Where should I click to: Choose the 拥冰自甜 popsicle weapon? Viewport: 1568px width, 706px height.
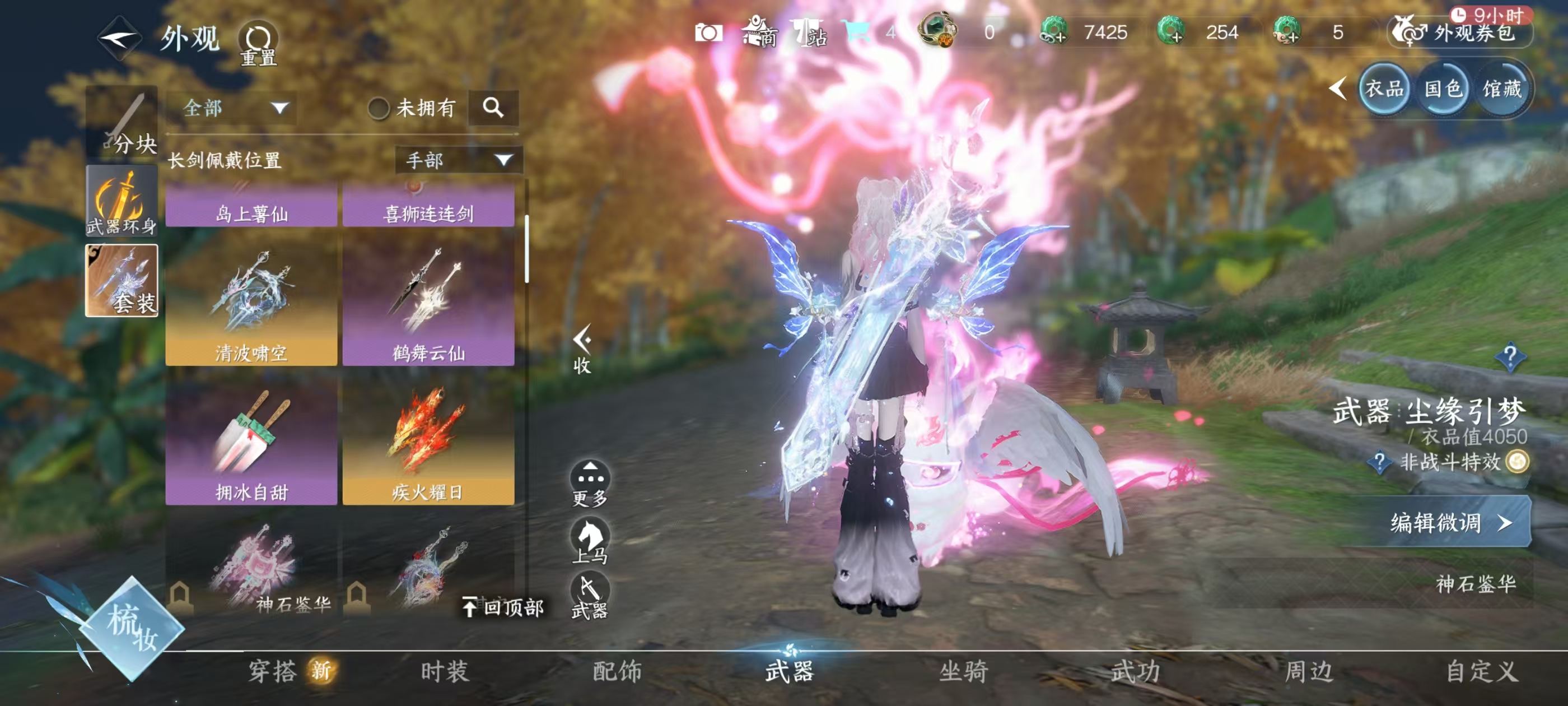251,442
